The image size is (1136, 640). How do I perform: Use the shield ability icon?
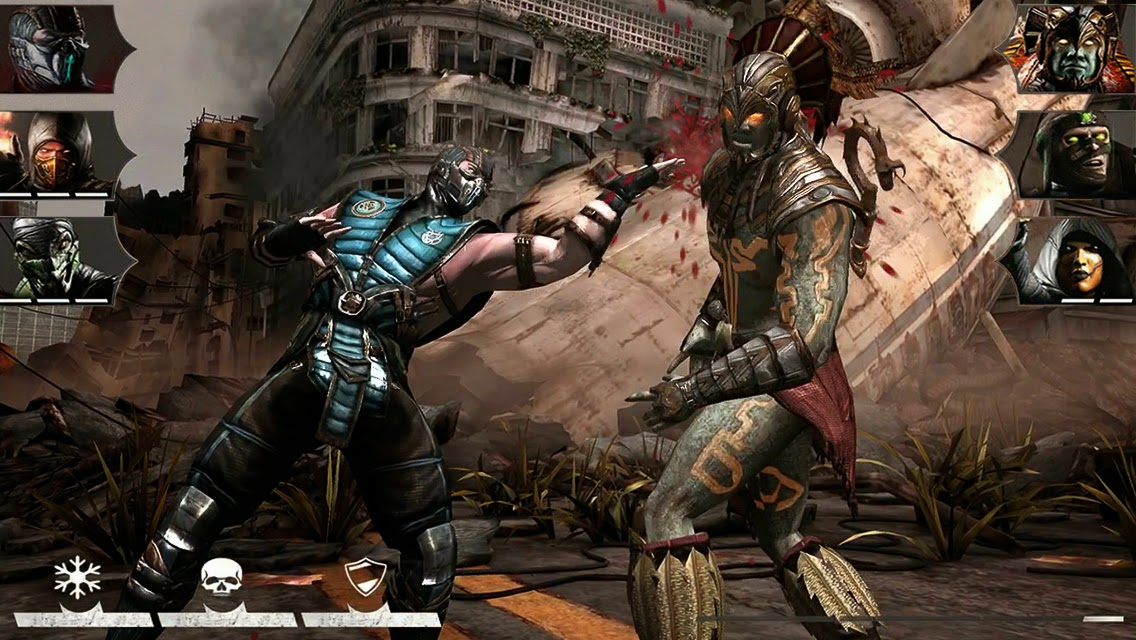364,579
